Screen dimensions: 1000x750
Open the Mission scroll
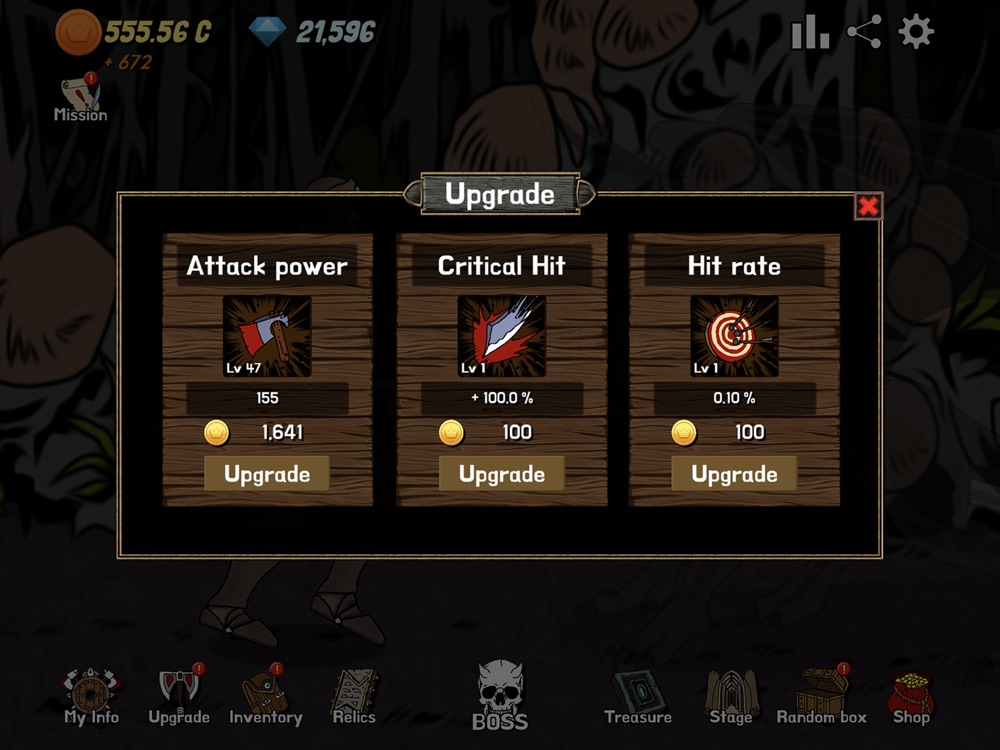tap(80, 98)
